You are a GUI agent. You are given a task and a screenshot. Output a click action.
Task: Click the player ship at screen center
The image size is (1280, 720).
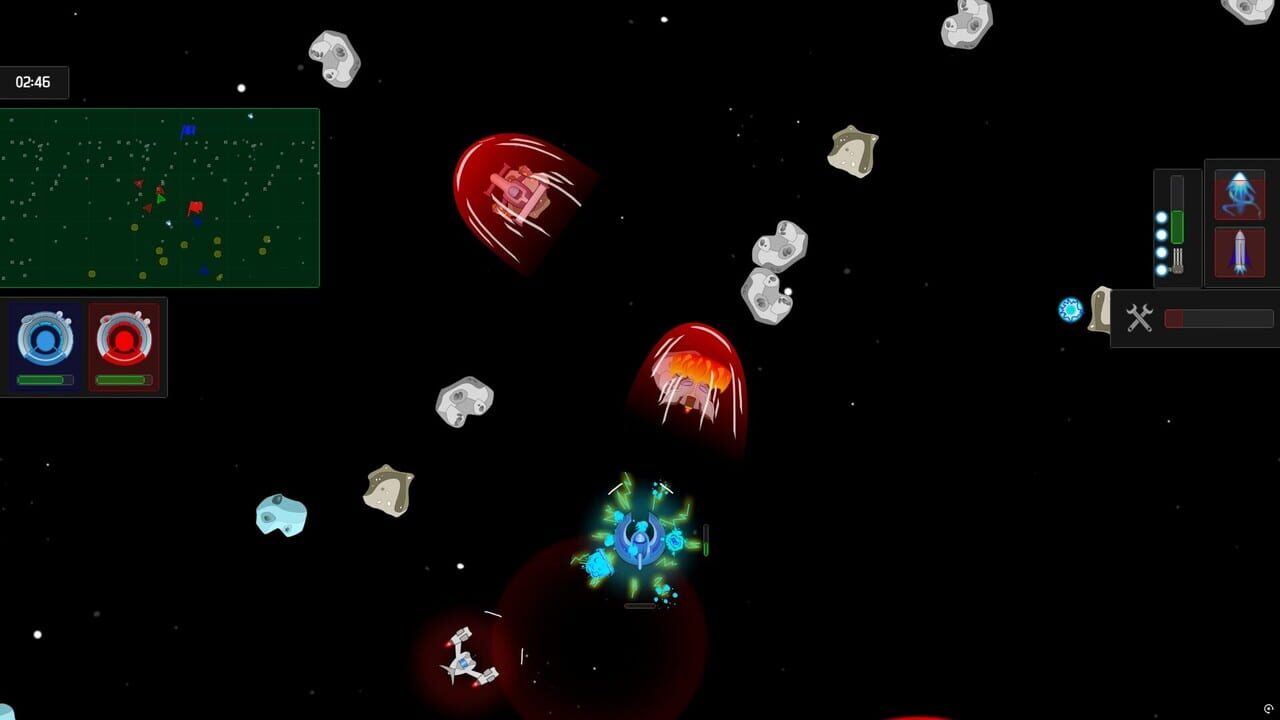click(638, 540)
